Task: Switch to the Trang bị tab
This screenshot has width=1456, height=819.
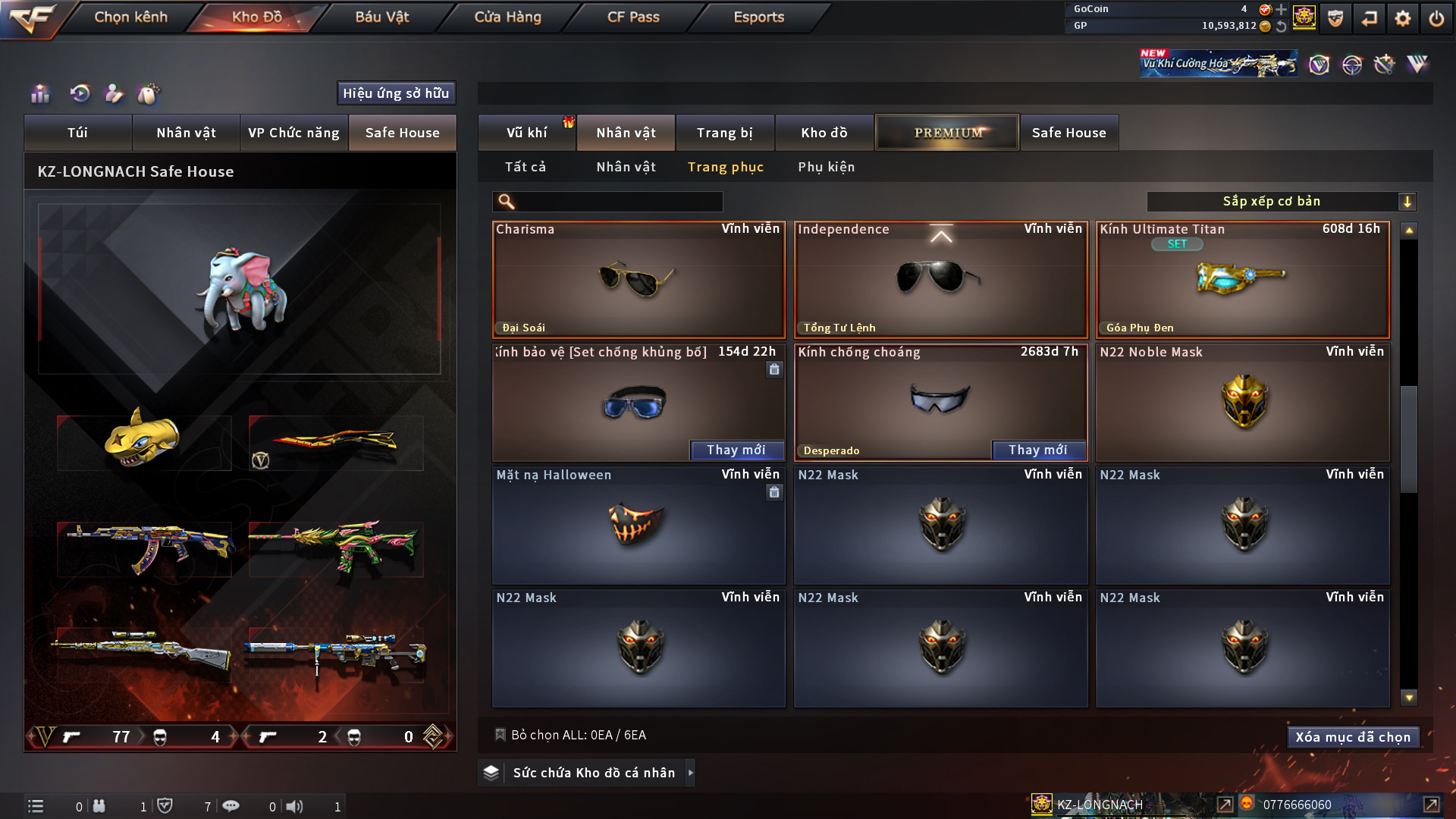Action: (x=724, y=133)
